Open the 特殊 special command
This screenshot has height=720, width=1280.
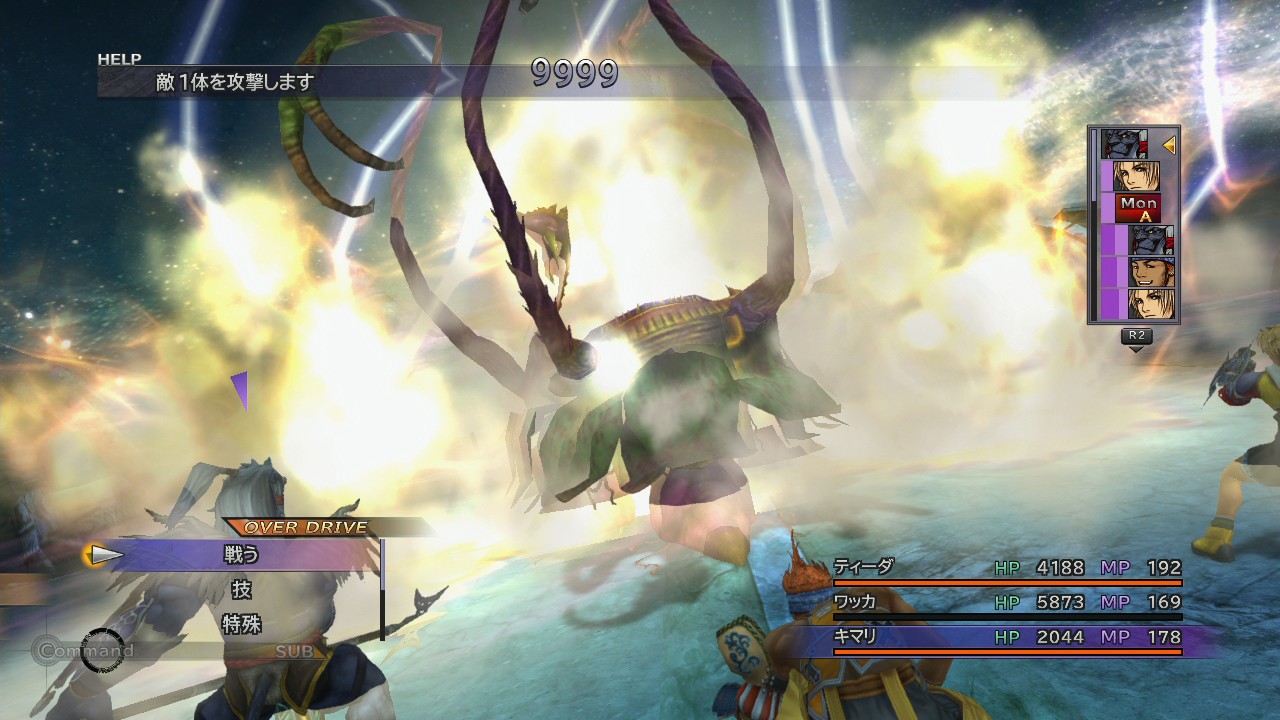(x=242, y=624)
